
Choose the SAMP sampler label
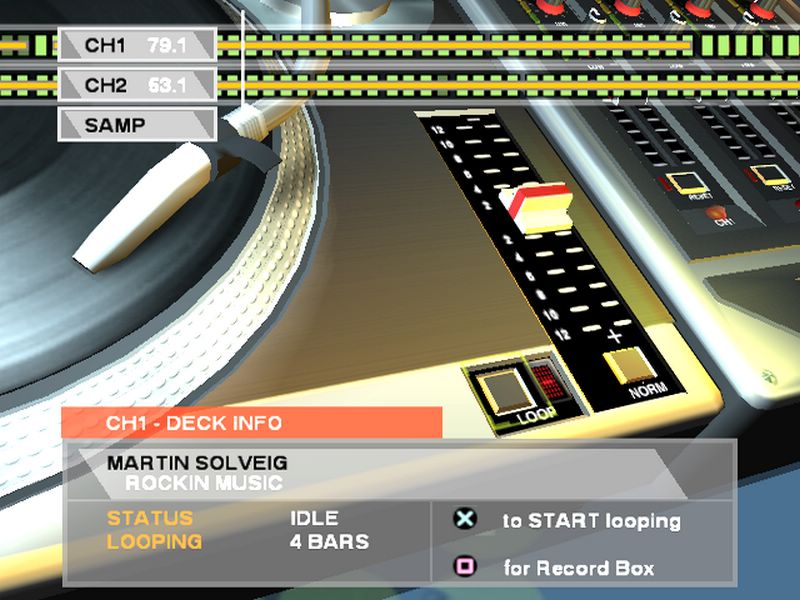coord(136,126)
